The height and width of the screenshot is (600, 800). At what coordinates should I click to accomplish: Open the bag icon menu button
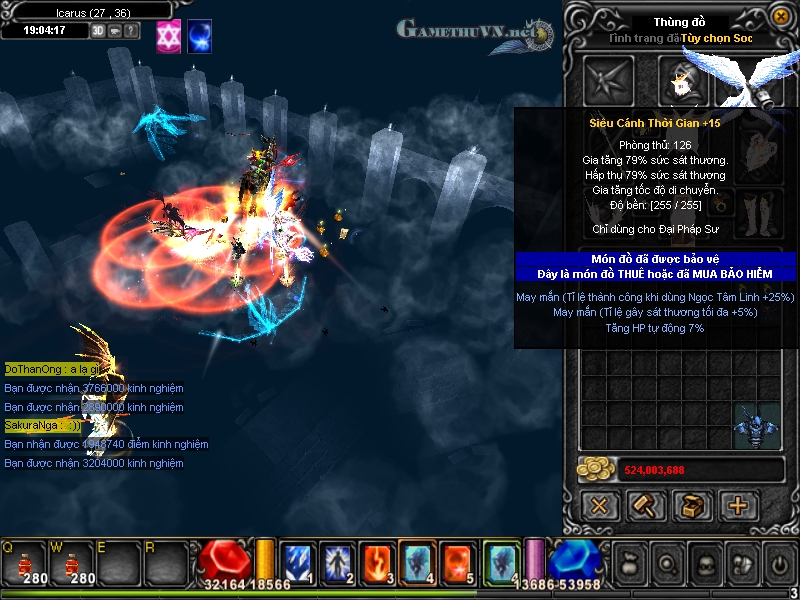[x=628, y=565]
